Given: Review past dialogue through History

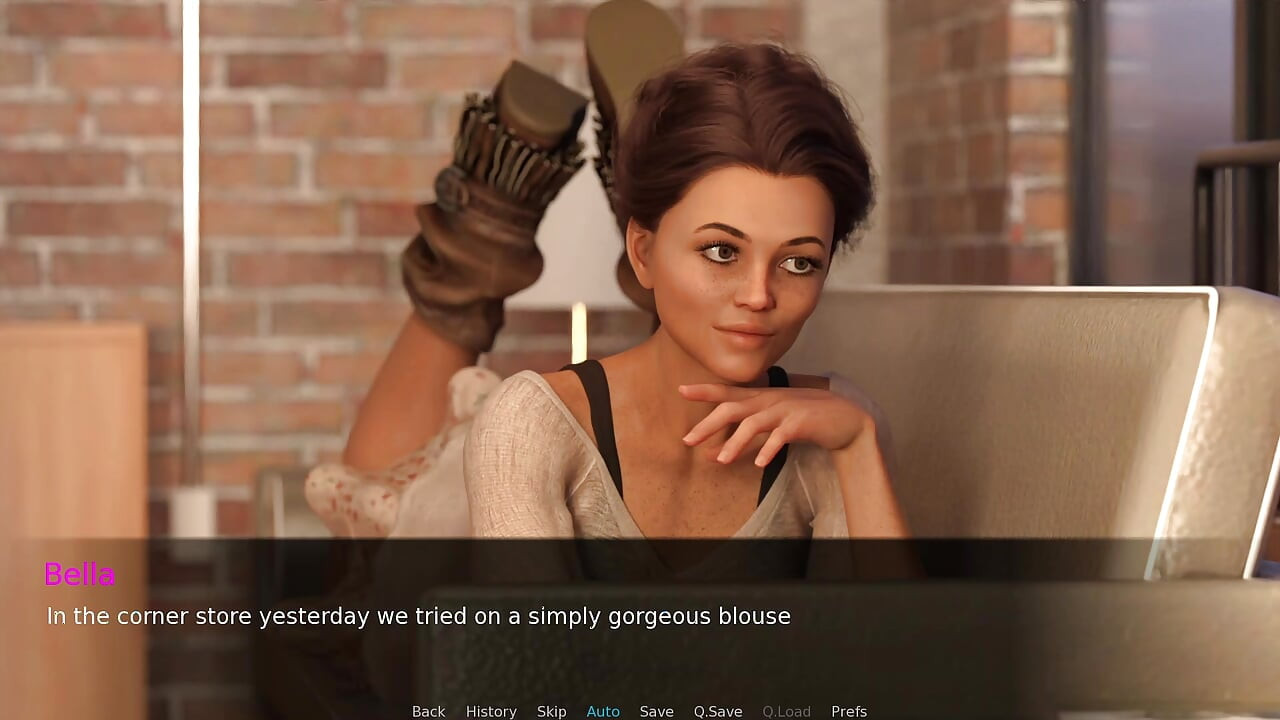Looking at the screenshot, I should (491, 710).
